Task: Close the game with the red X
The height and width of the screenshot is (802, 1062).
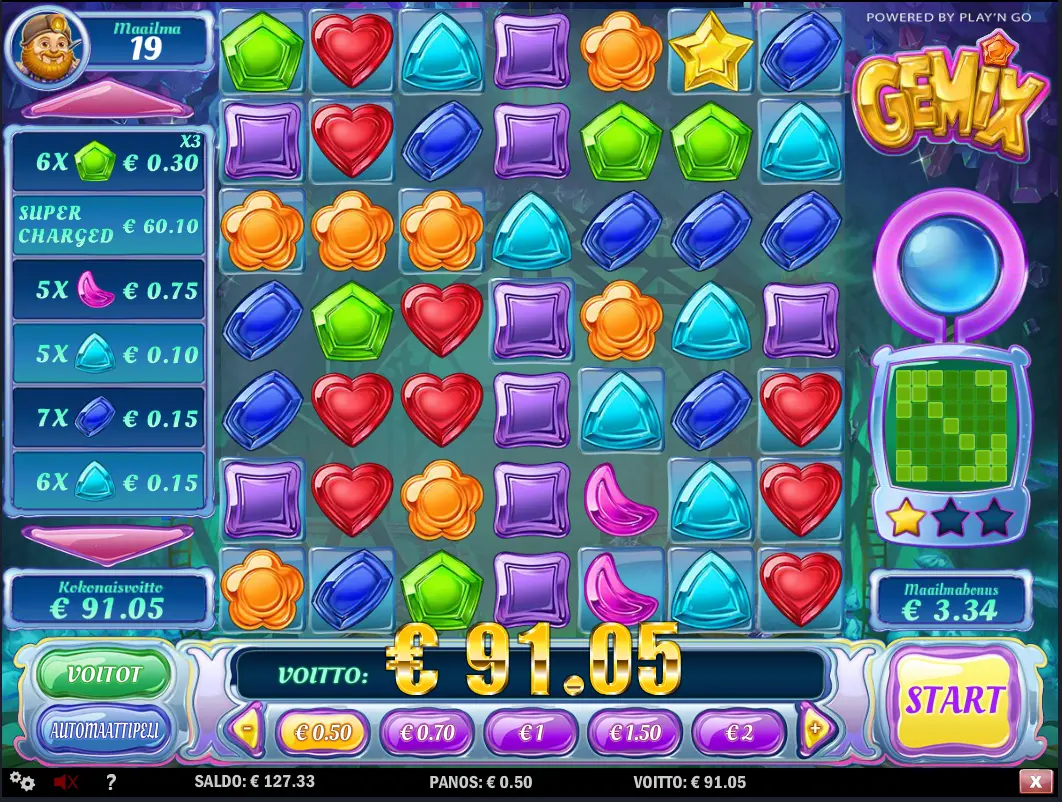Action: pyautogui.click(x=1035, y=782)
